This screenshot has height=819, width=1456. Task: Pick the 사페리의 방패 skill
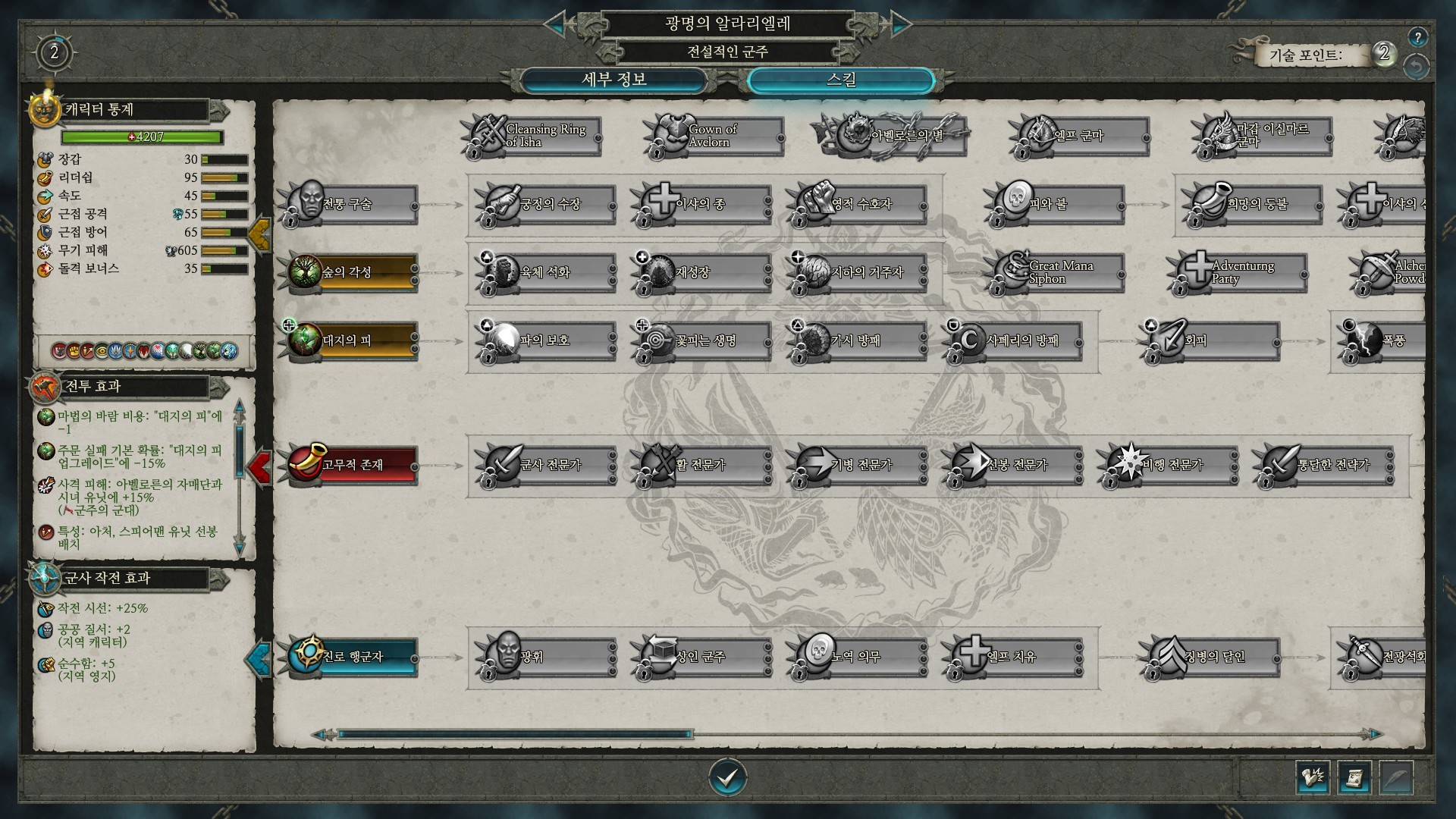pyautogui.click(x=1015, y=340)
